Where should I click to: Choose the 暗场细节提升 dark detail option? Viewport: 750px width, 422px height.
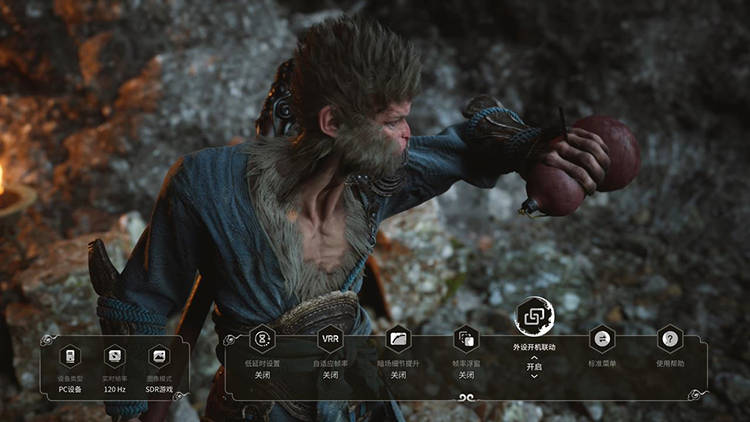pos(398,339)
